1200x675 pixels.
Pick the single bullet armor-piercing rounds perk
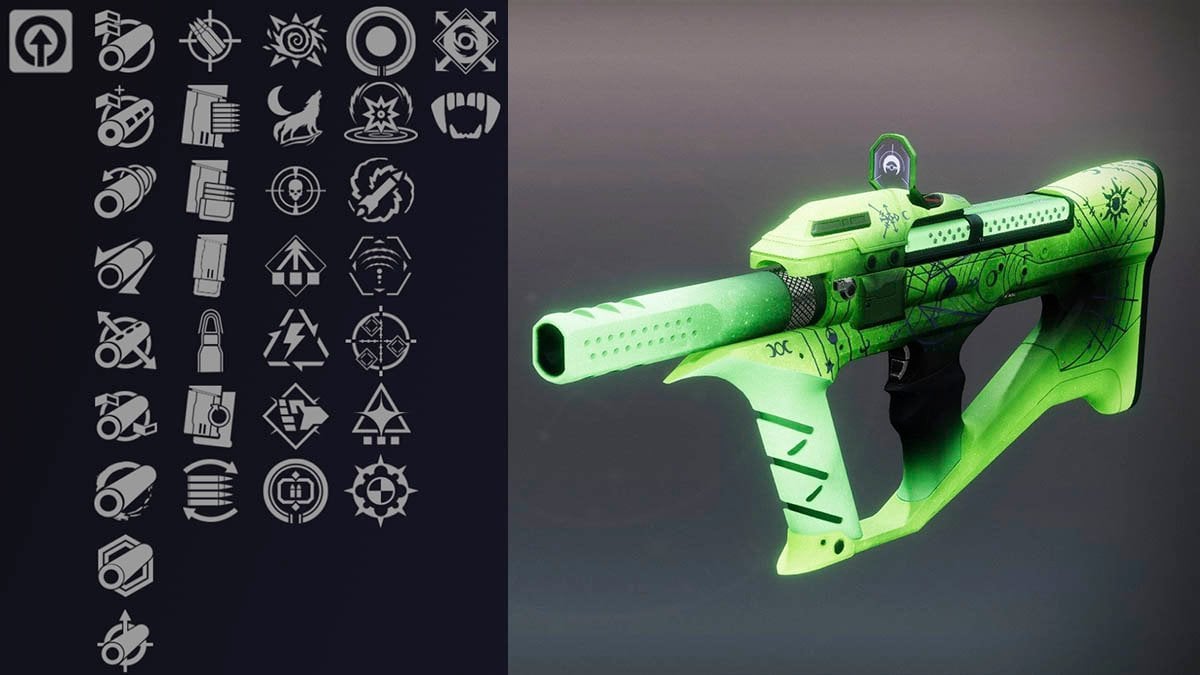[210, 340]
